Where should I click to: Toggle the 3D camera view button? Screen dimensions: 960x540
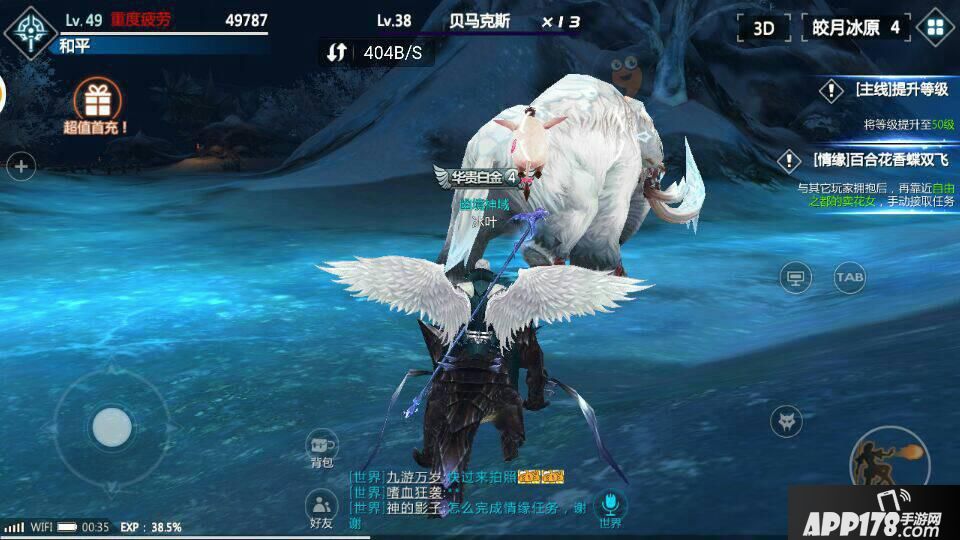pos(764,28)
